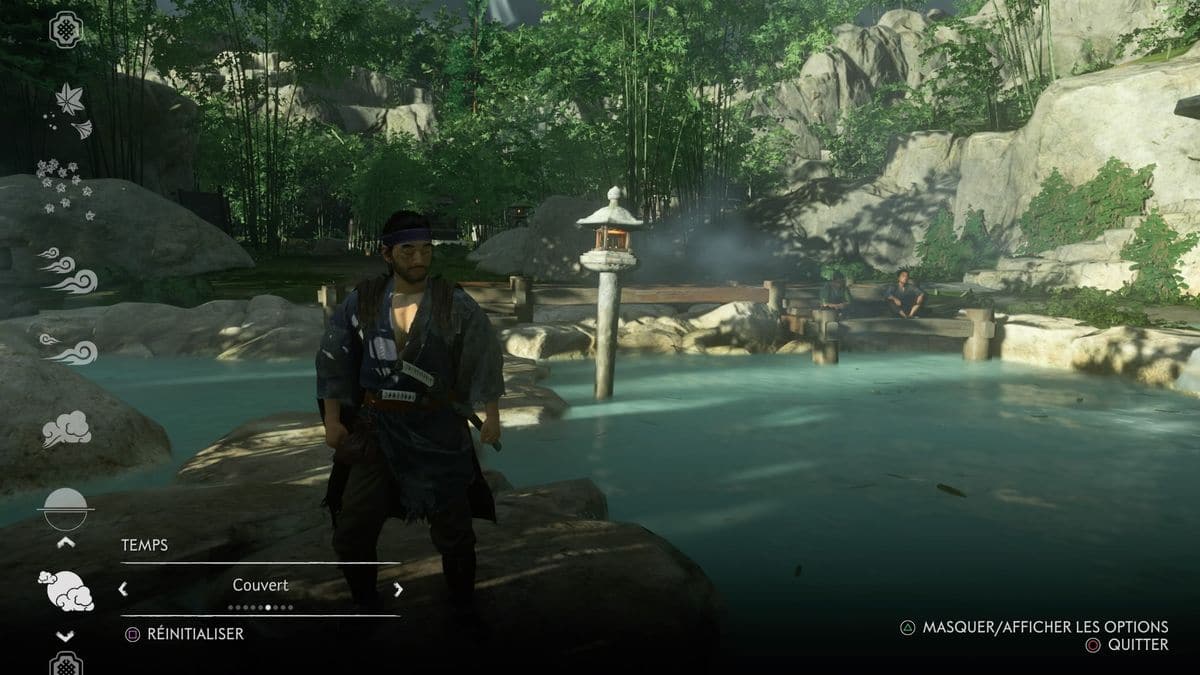Show the next weather after Couvert
1200x675 pixels.
[398, 589]
